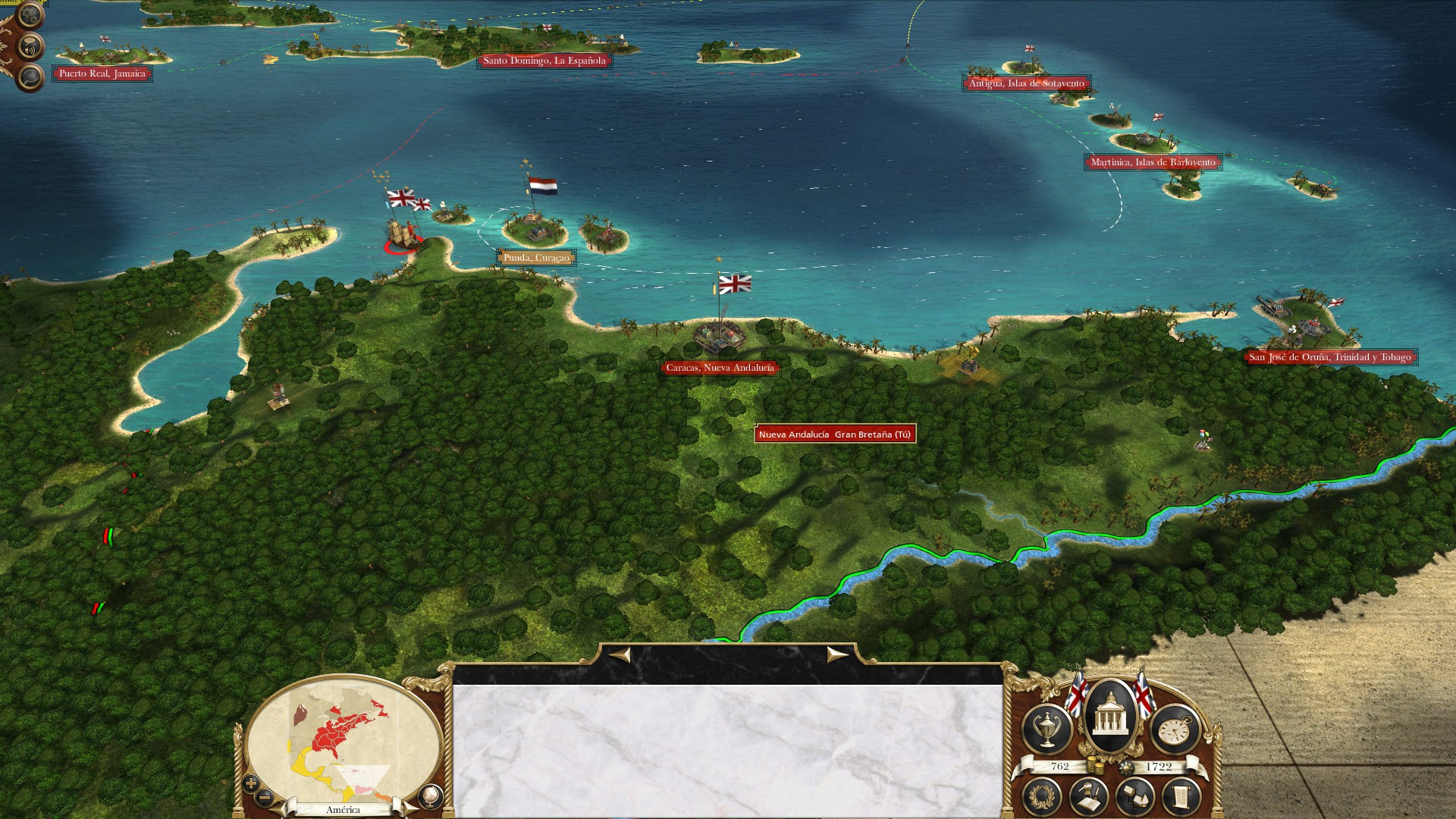Zoom out the minimap with minus button

(x=265, y=798)
